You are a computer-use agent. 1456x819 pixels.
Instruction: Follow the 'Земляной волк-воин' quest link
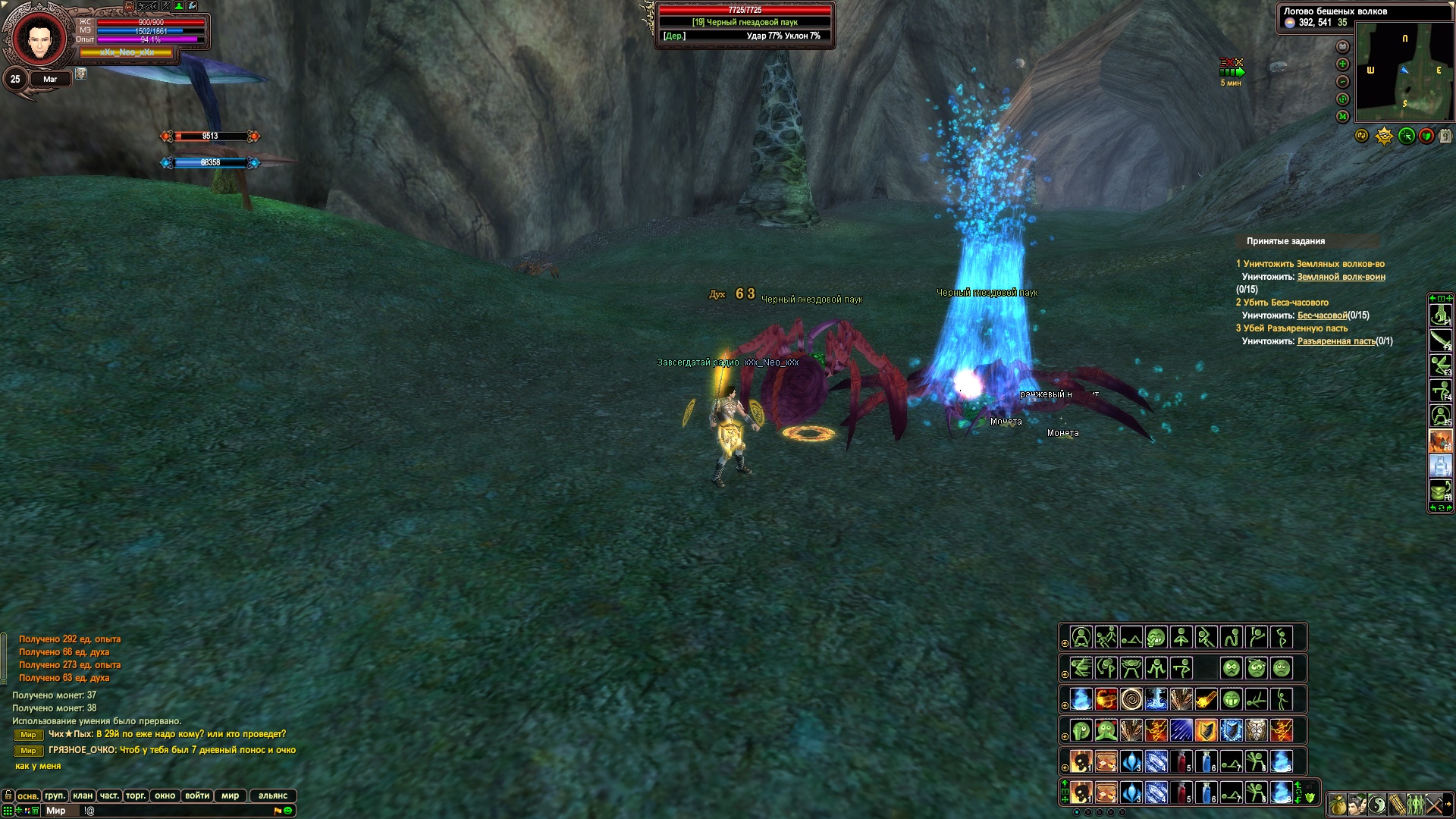point(1341,277)
